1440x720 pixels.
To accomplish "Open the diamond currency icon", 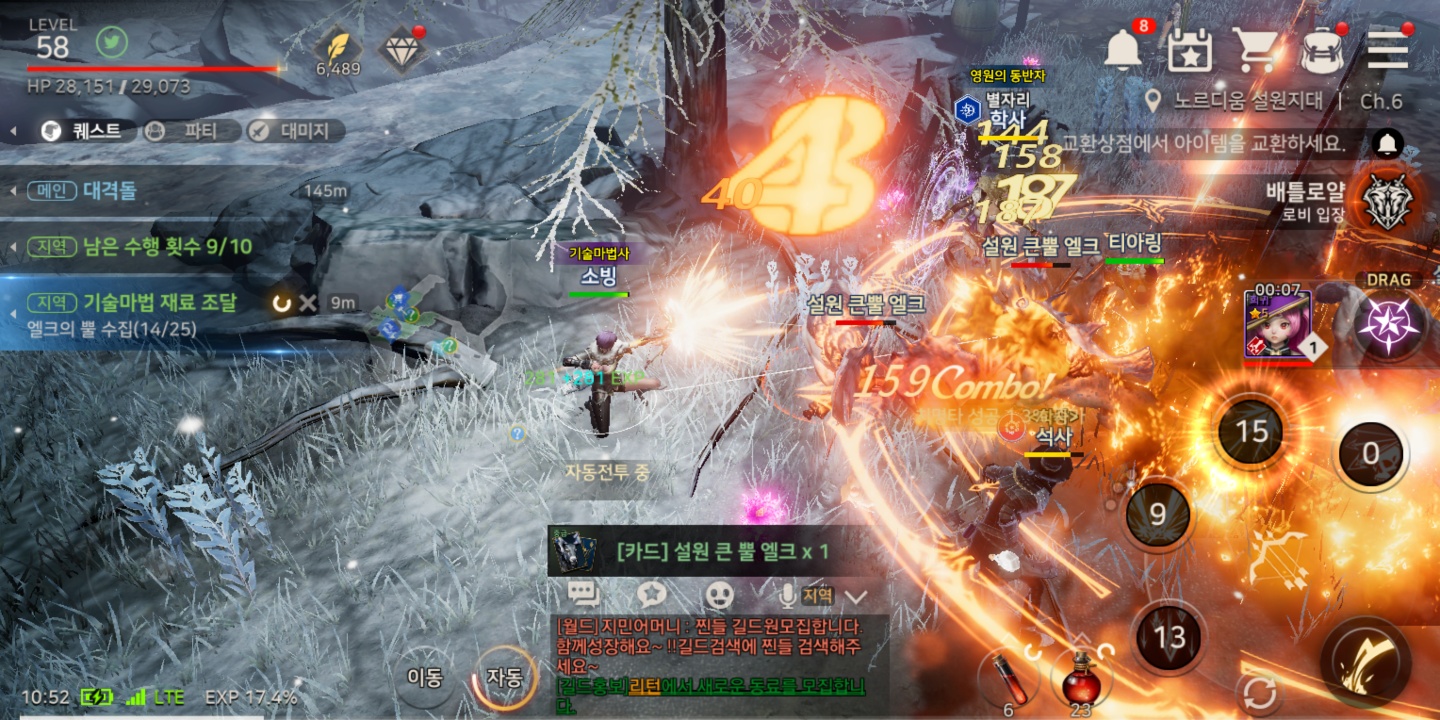I will 400,47.
